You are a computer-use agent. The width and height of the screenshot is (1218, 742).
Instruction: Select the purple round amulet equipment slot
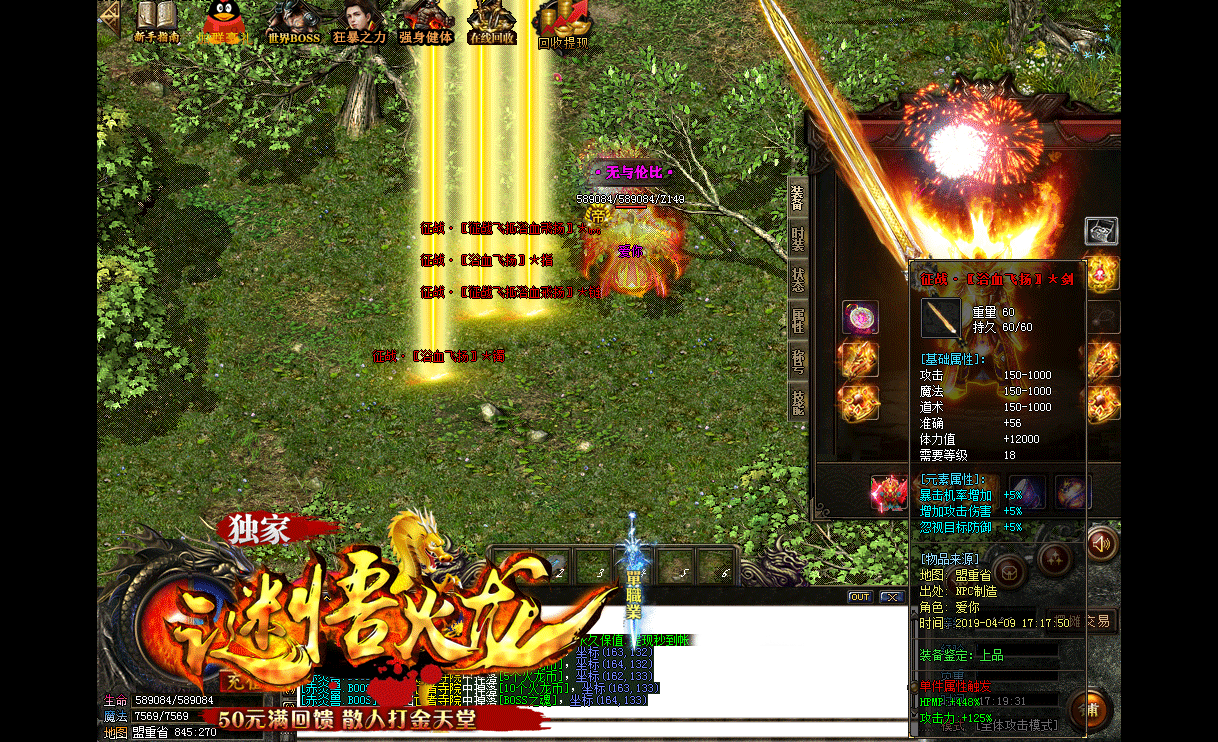[x=860, y=318]
